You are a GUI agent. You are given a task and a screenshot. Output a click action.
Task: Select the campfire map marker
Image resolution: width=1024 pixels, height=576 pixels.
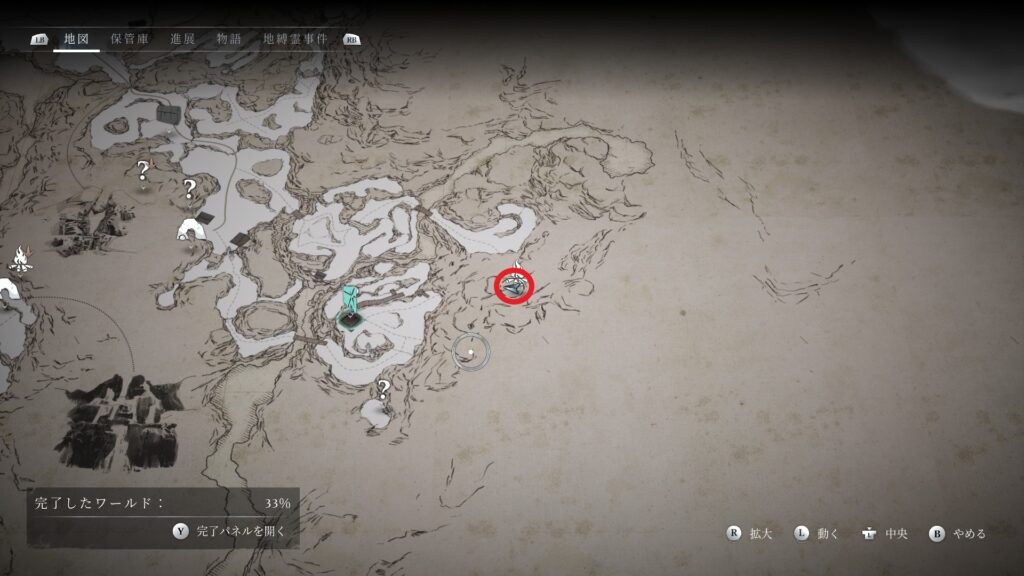pos(18,260)
